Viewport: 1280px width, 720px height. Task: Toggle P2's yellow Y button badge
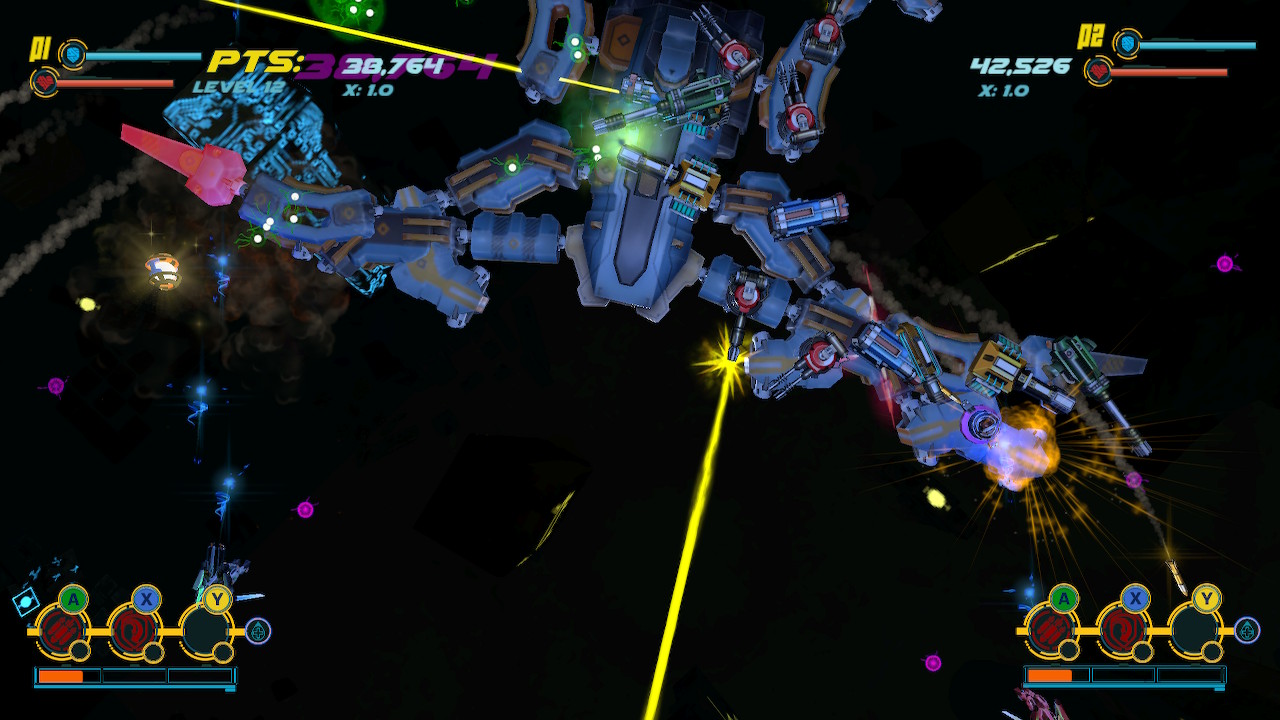pyautogui.click(x=1206, y=598)
